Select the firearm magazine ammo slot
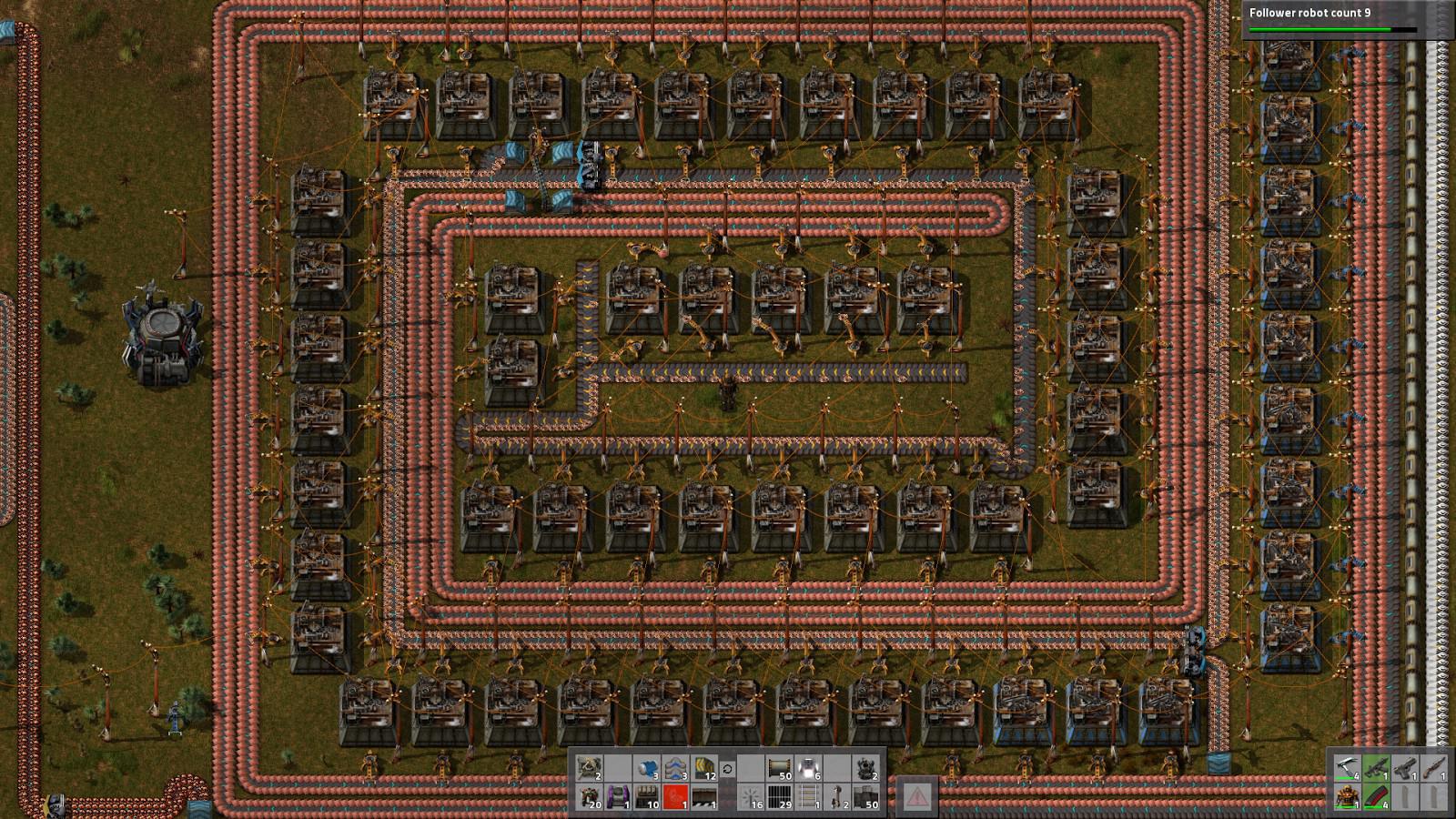Screen dimensions: 1456x819 (x=1376, y=795)
